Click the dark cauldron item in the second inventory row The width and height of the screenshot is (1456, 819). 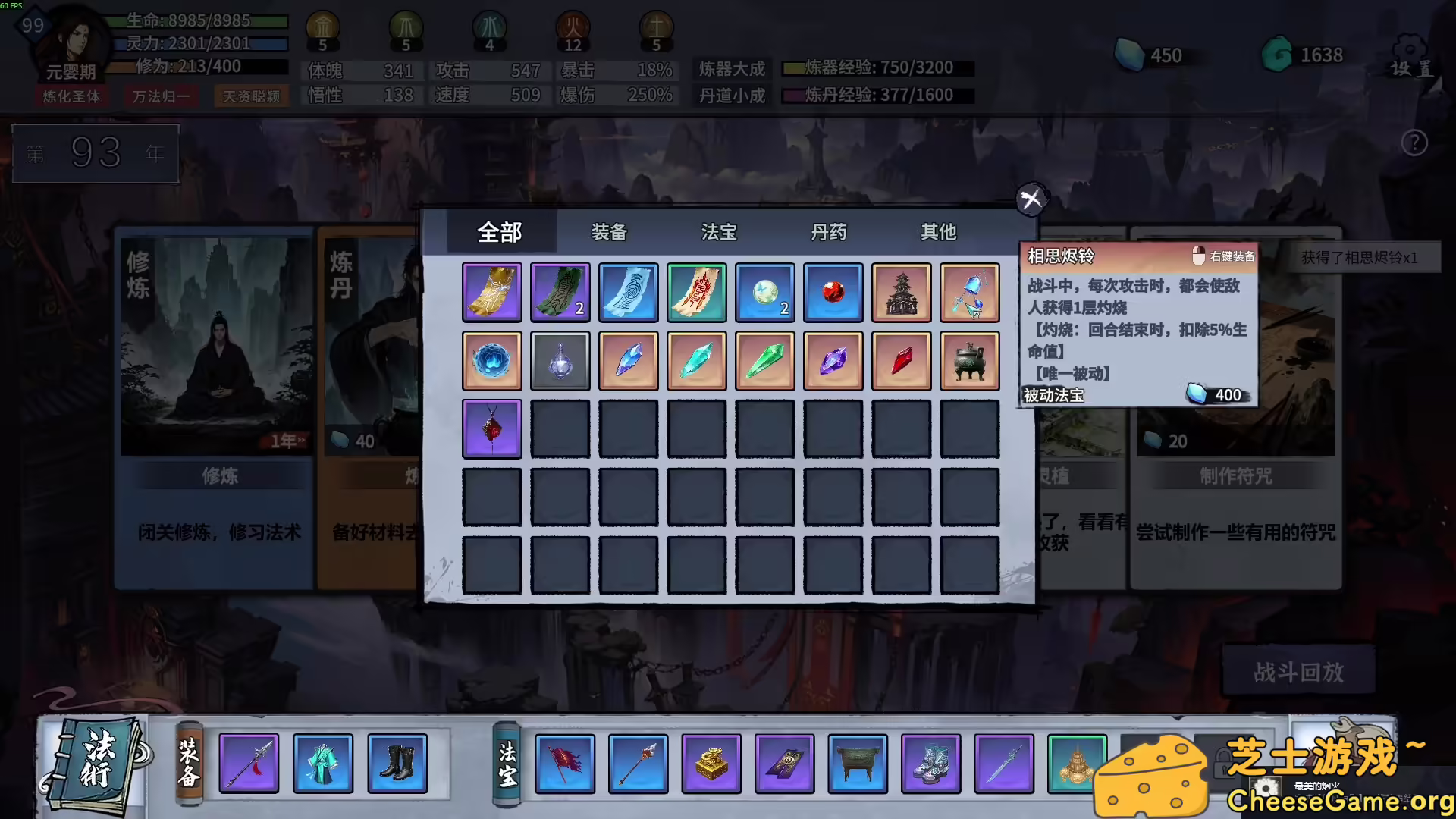coord(970,359)
